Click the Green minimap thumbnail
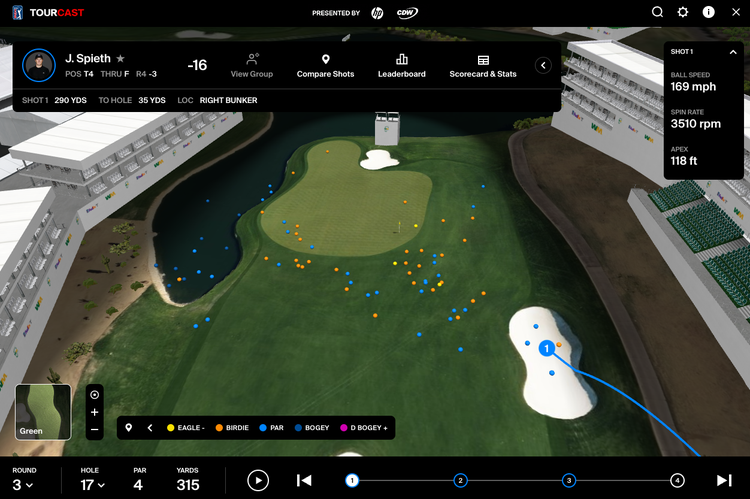The height and width of the screenshot is (499, 750). 43,412
